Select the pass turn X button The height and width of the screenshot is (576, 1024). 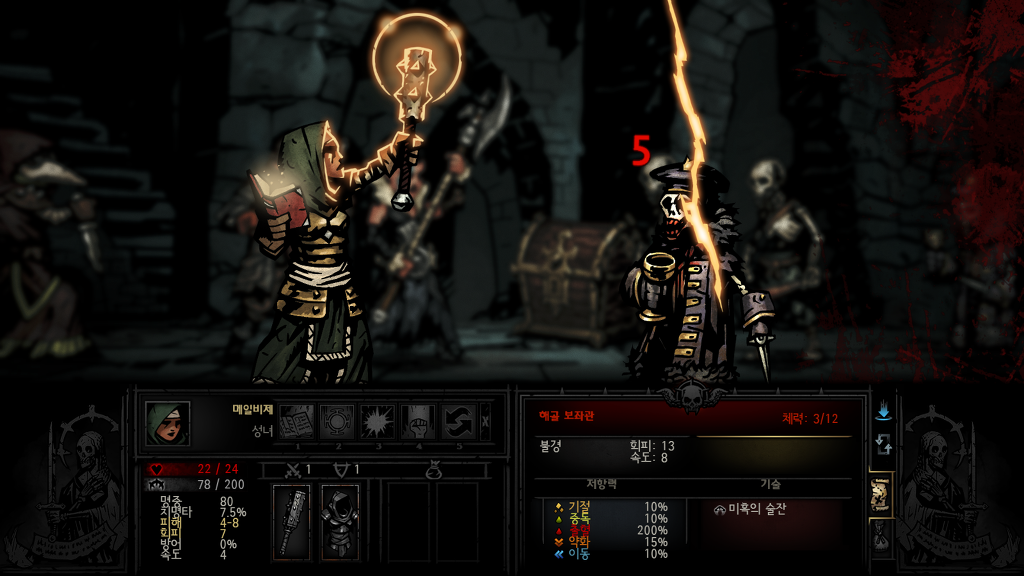pos(486,421)
